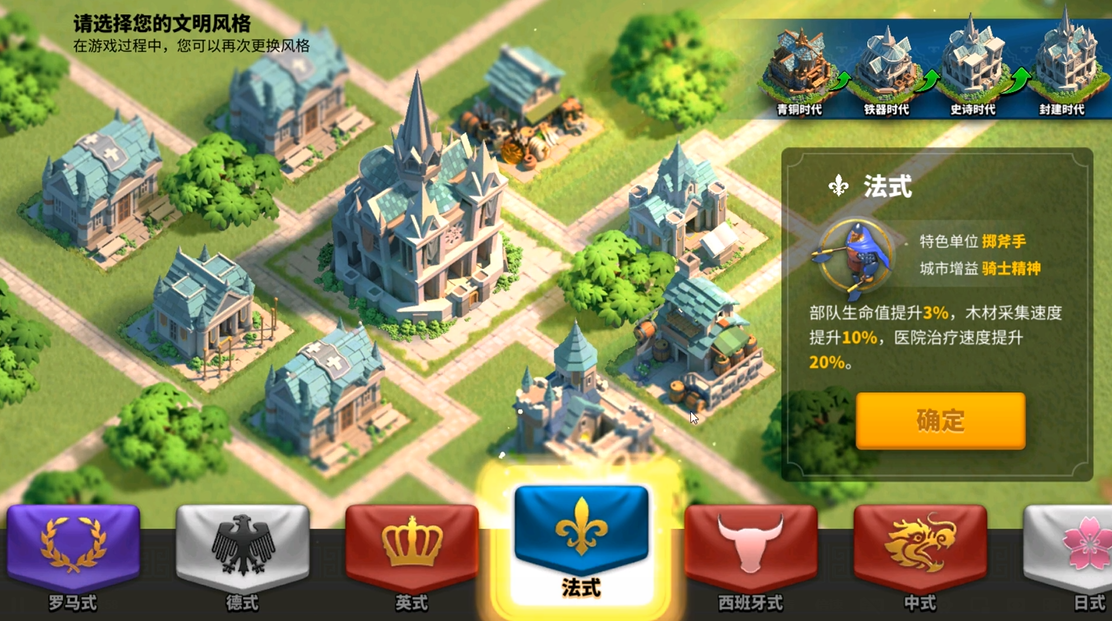The height and width of the screenshot is (621, 1112).
Task: Confirm the choice with the 确定 button
Action: [940, 420]
